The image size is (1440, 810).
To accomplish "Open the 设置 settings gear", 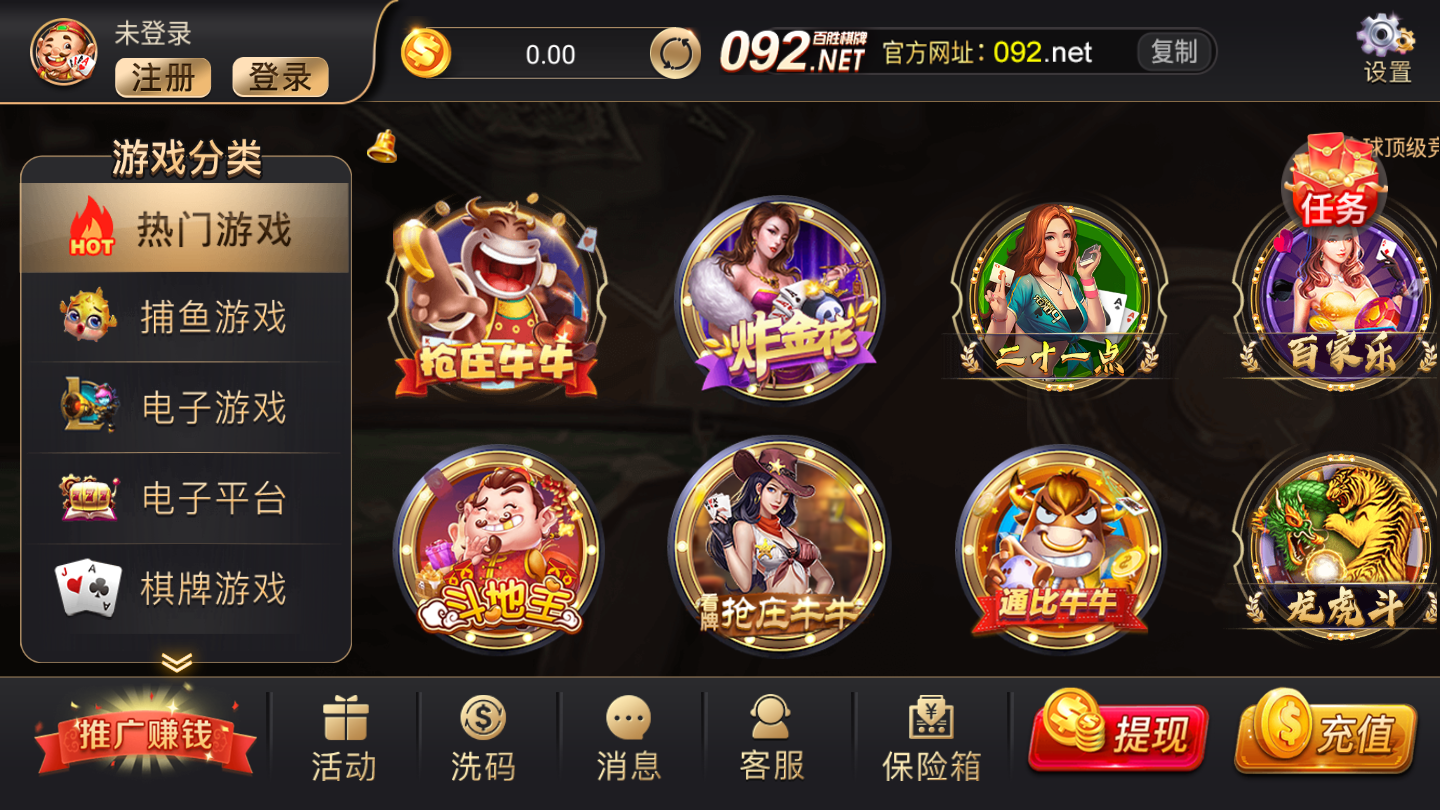I will (x=1385, y=40).
